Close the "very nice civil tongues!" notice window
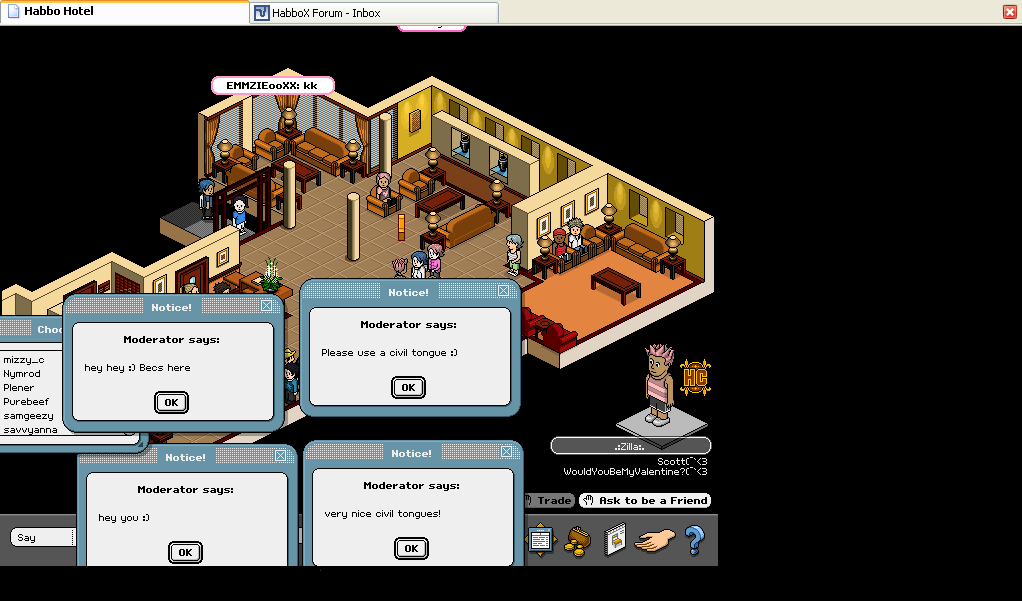The height and width of the screenshot is (601, 1022). coord(506,452)
